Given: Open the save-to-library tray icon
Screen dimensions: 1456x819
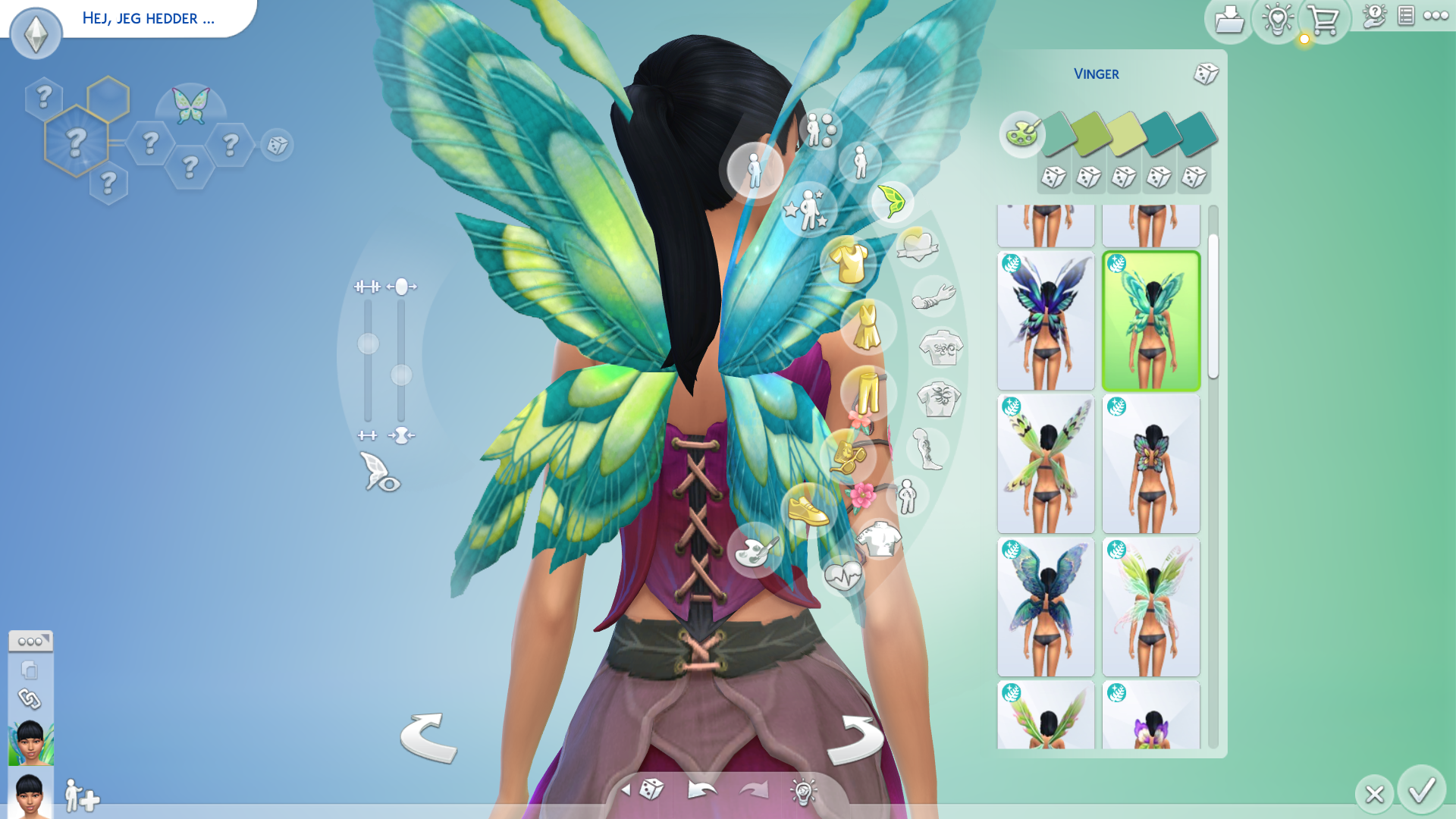Looking at the screenshot, I should [x=1228, y=20].
